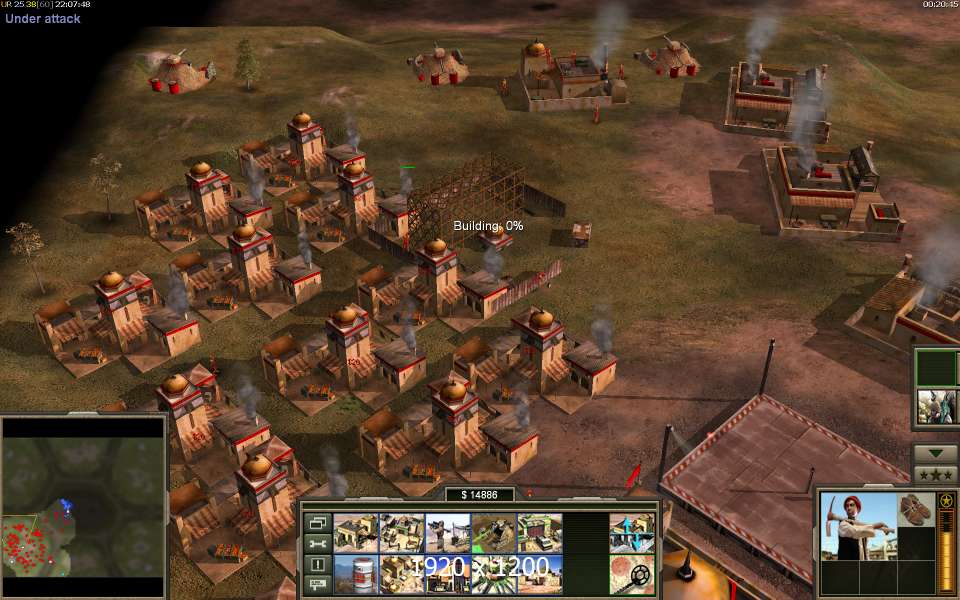
Task: Place the red-and-white barrel Demo Trap
Action: point(355,574)
